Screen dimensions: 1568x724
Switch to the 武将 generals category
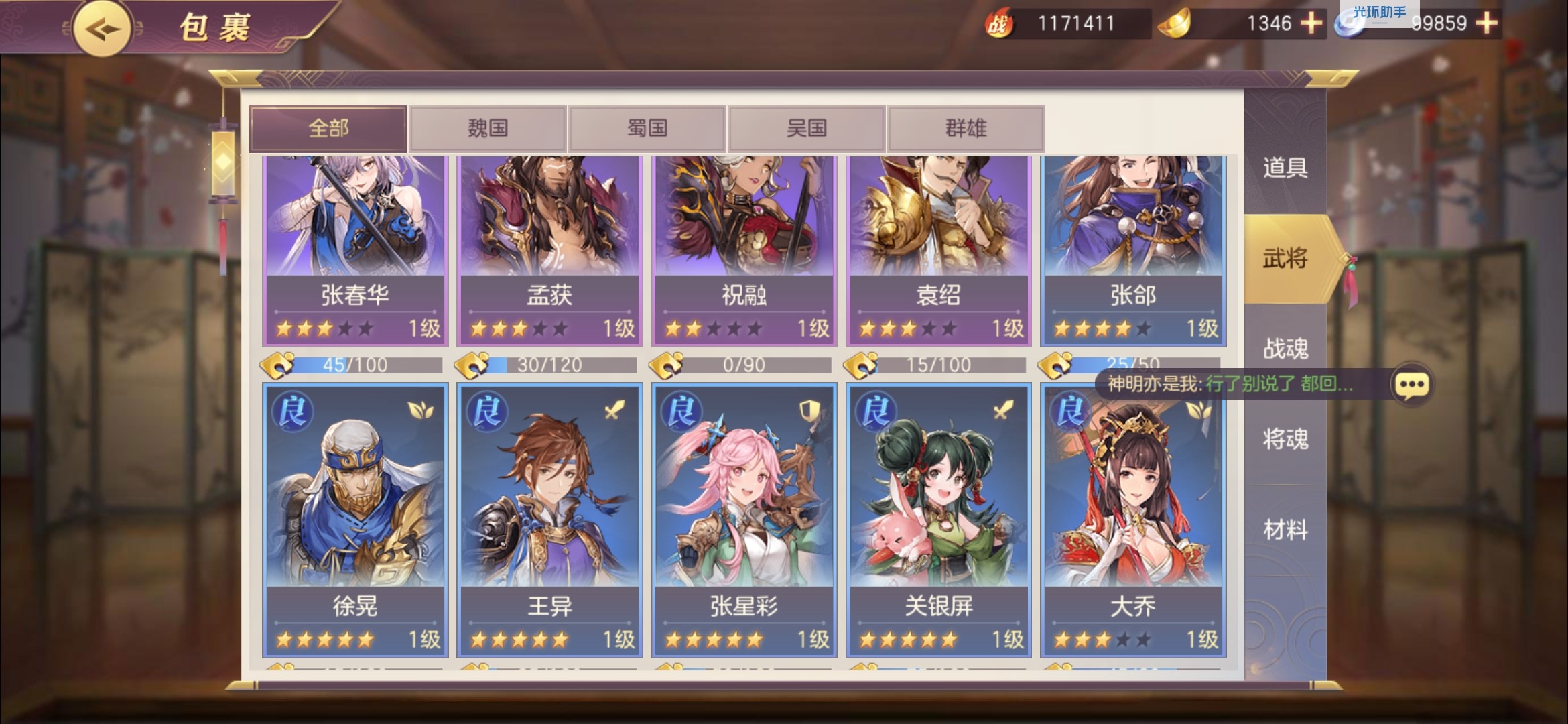pos(1285,258)
